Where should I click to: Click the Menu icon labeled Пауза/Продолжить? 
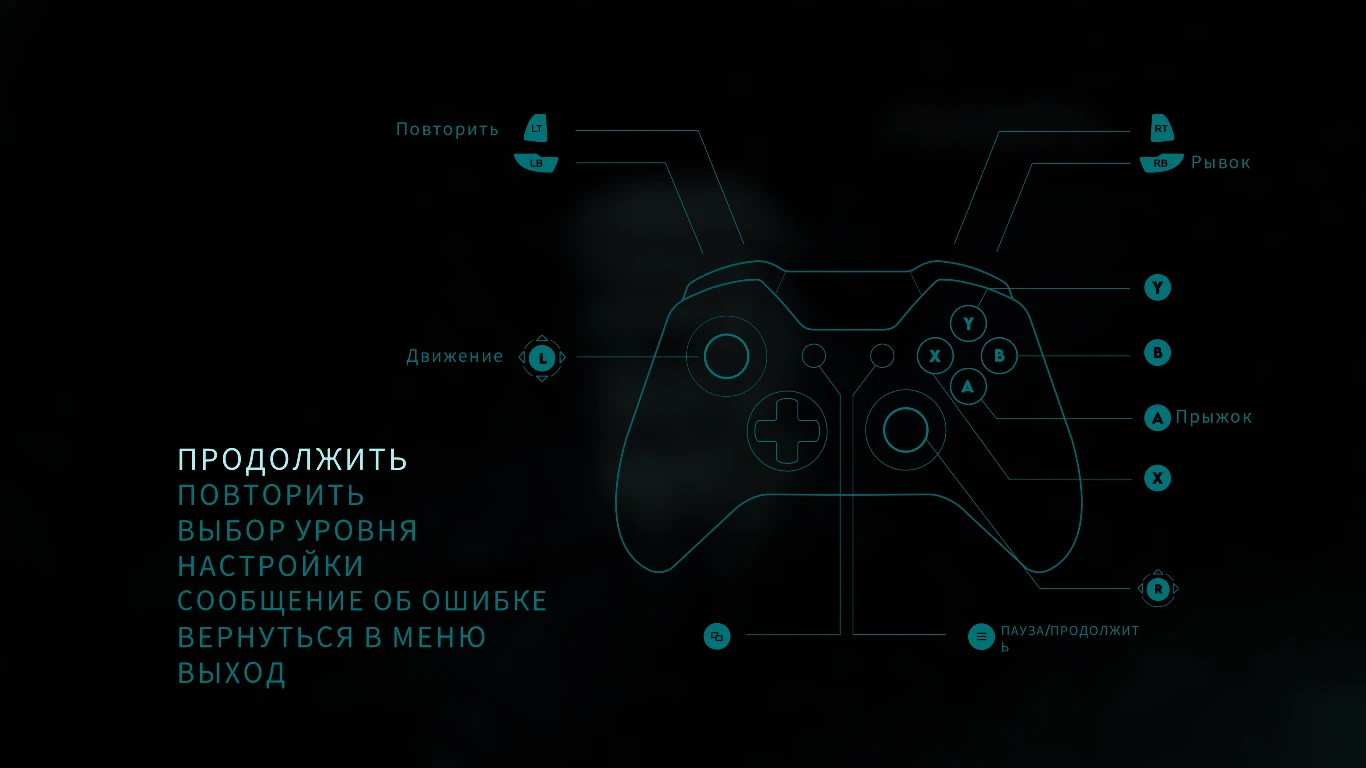(981, 636)
